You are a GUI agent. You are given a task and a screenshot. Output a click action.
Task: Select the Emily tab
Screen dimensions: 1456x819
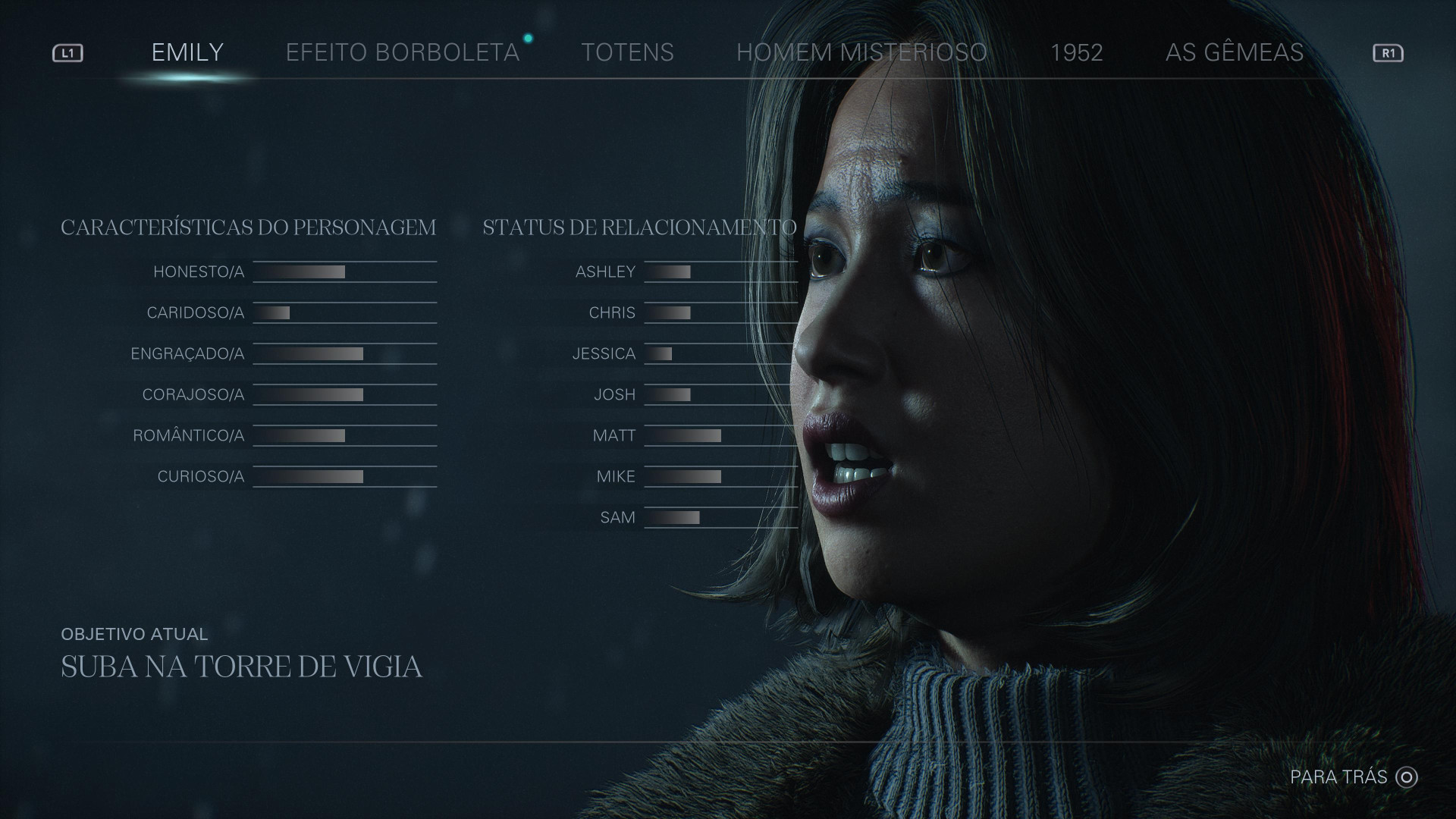point(187,52)
